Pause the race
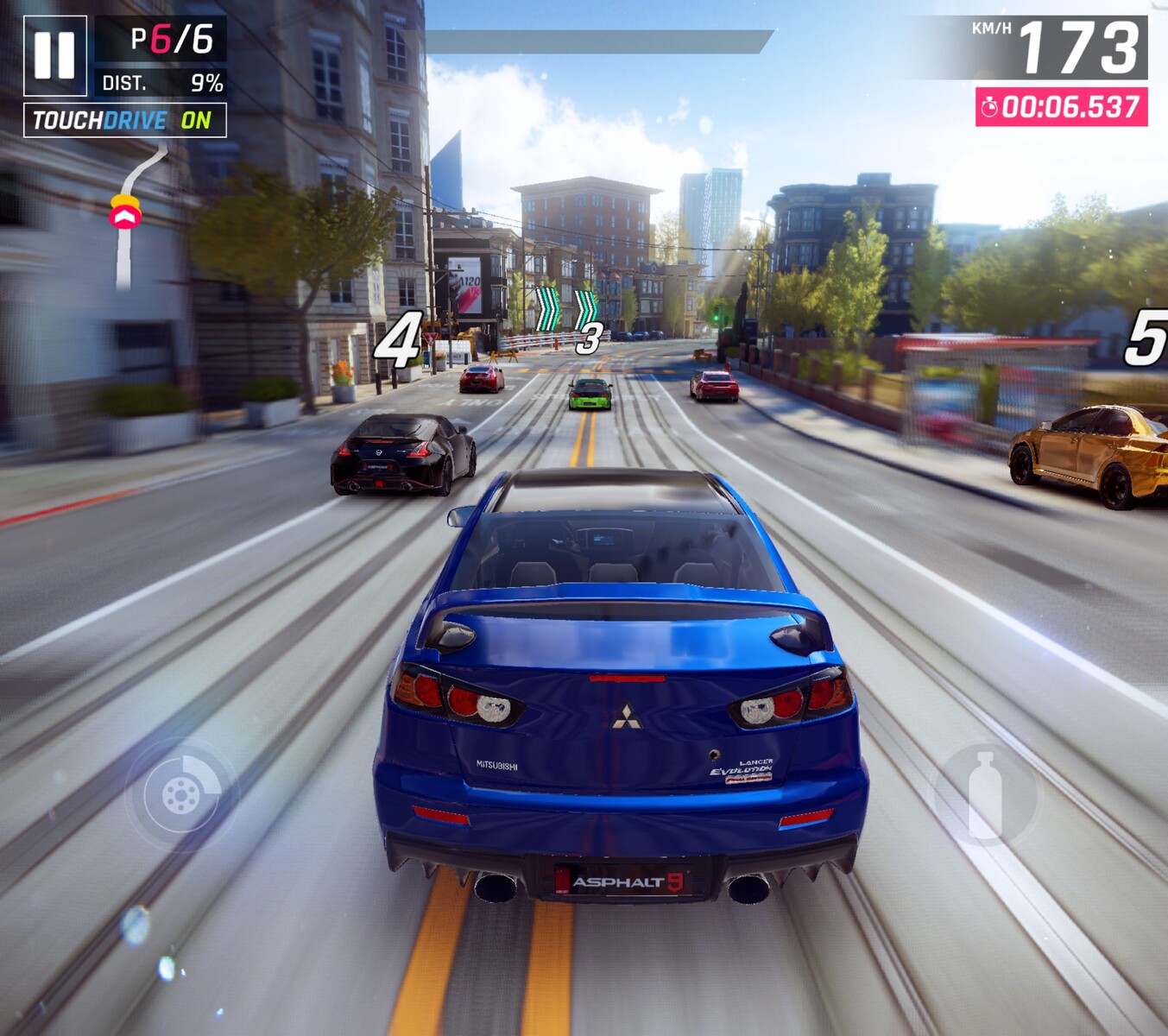This screenshot has width=1168, height=1036. (55, 56)
